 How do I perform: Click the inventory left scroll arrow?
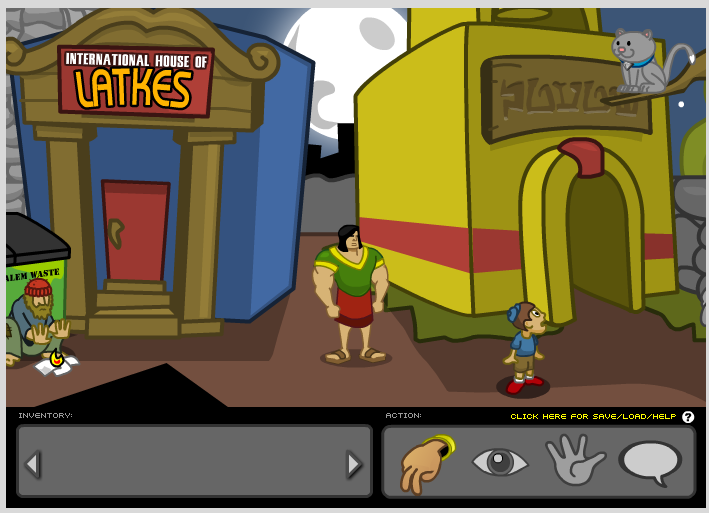click(33, 464)
